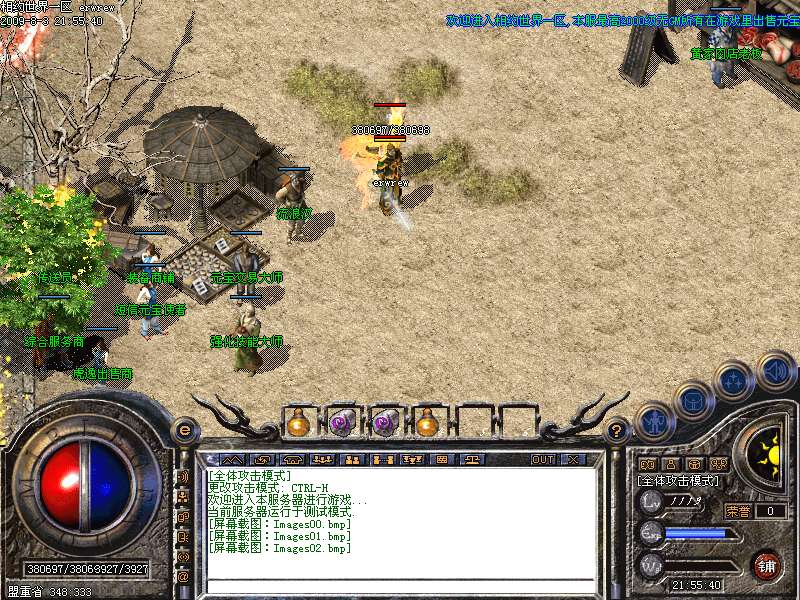
Task: Click the chat text input line
Action: 400,586
